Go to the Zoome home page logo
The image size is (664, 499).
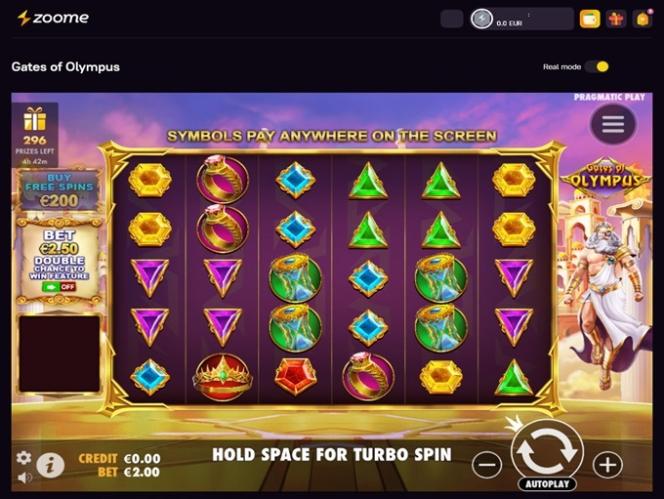pyautogui.click(x=53, y=18)
